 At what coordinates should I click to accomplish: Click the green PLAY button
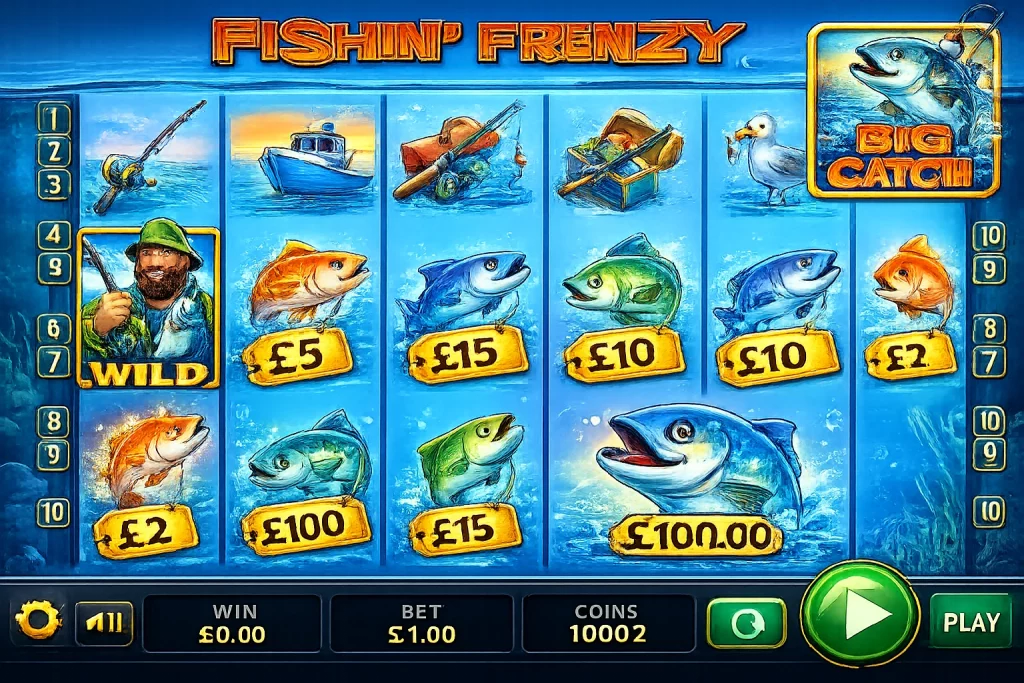(970, 622)
